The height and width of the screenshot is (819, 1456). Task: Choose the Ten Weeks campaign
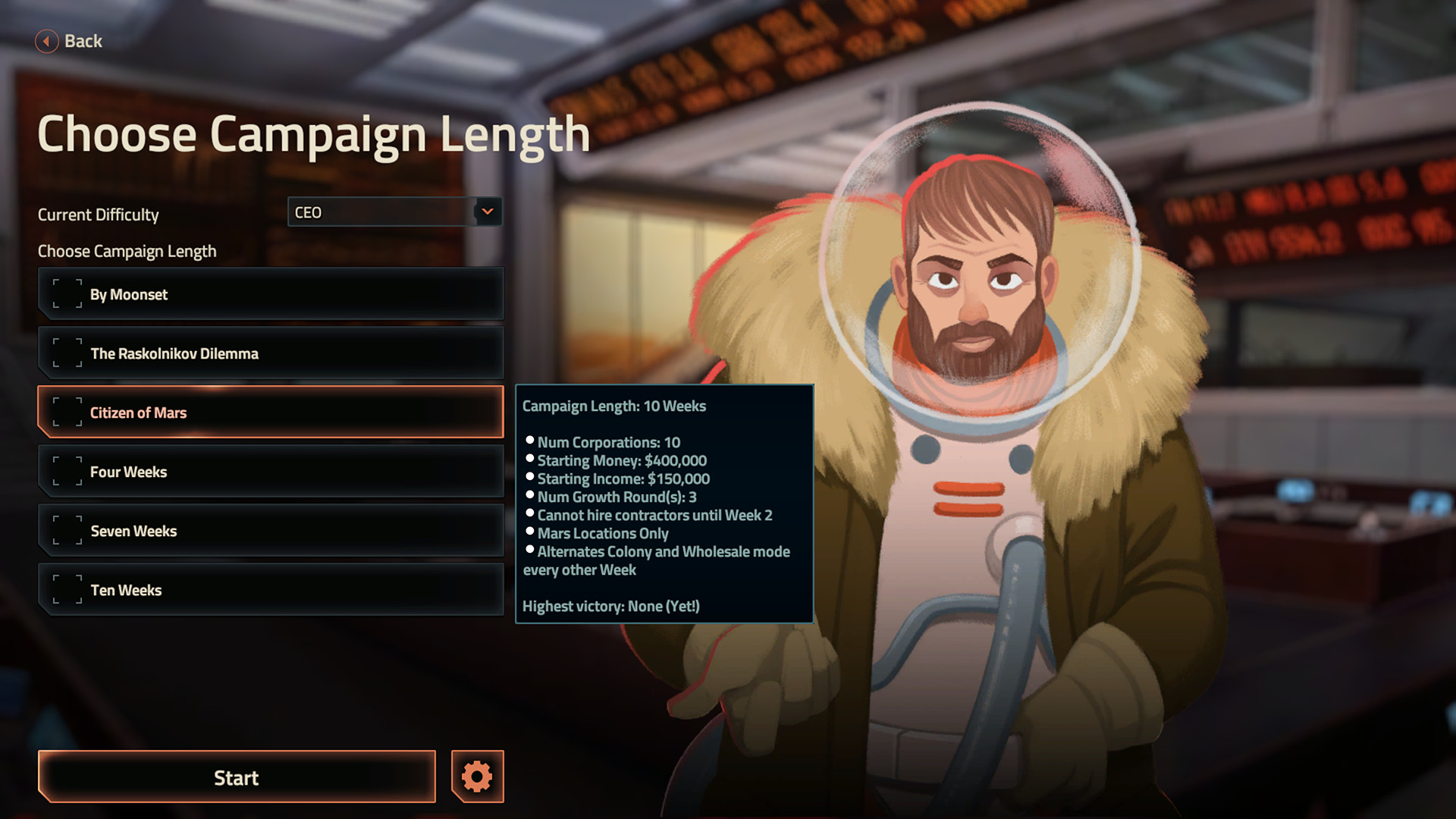(x=270, y=589)
